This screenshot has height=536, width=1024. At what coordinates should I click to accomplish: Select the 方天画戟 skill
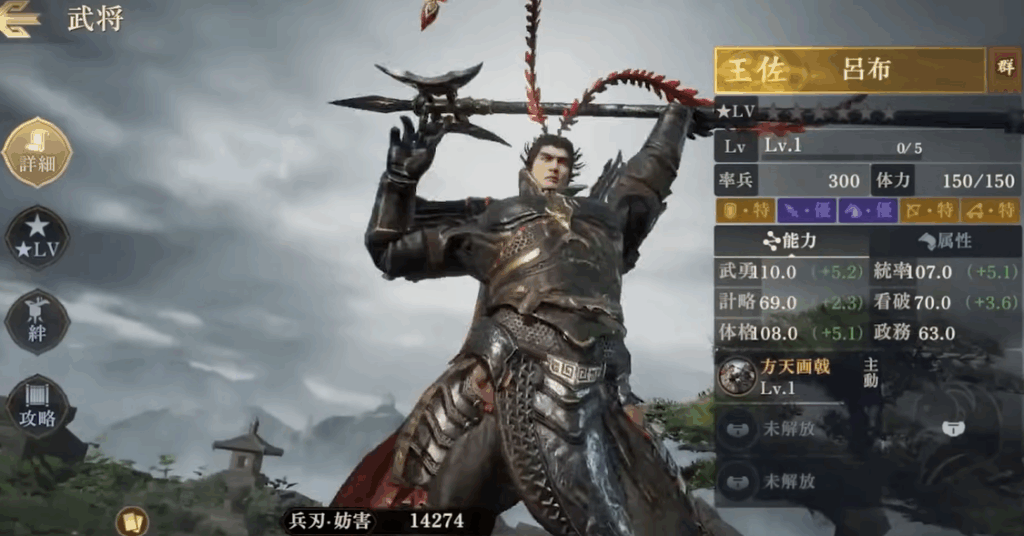789,376
